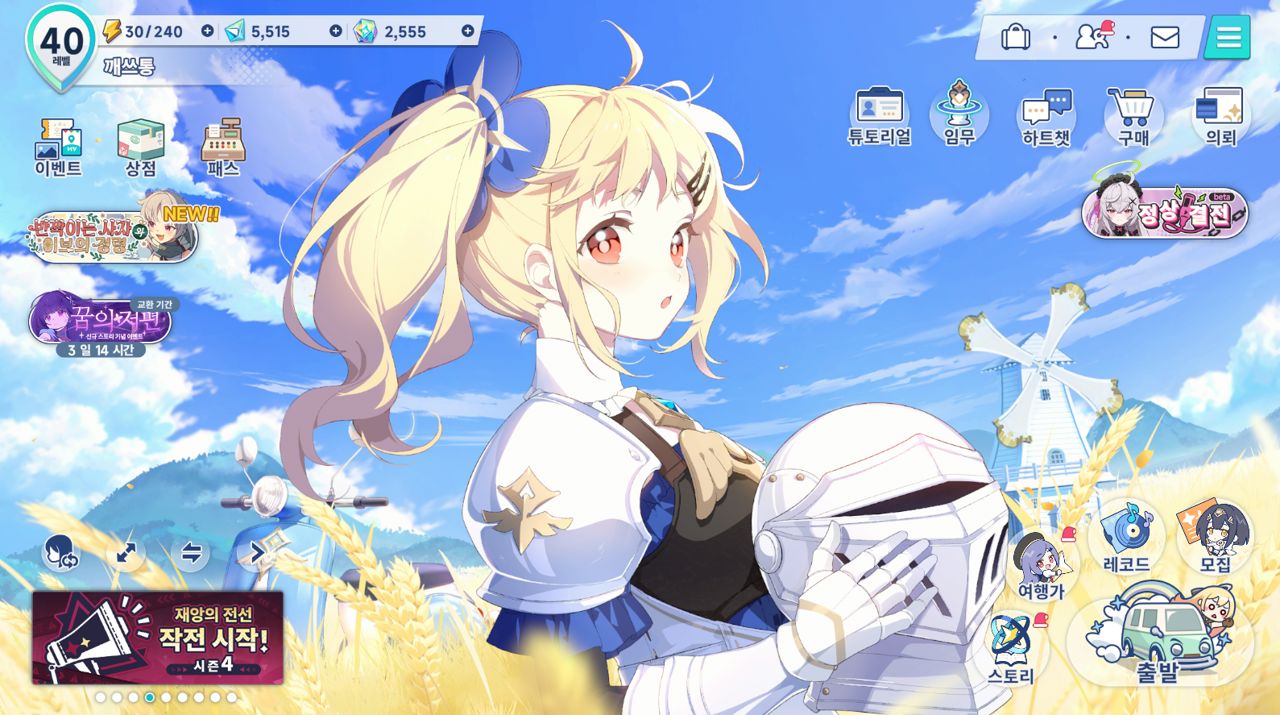The width and height of the screenshot is (1280, 715).
Task: Open the 레코드 record menu
Action: tap(1127, 538)
